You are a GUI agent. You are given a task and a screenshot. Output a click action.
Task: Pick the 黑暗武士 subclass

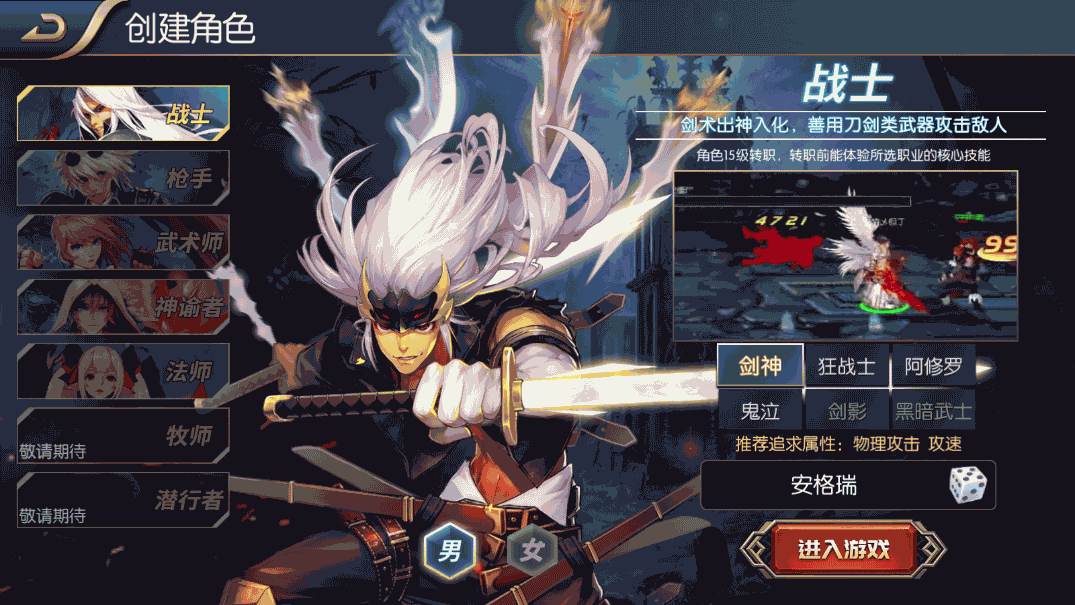click(932, 410)
